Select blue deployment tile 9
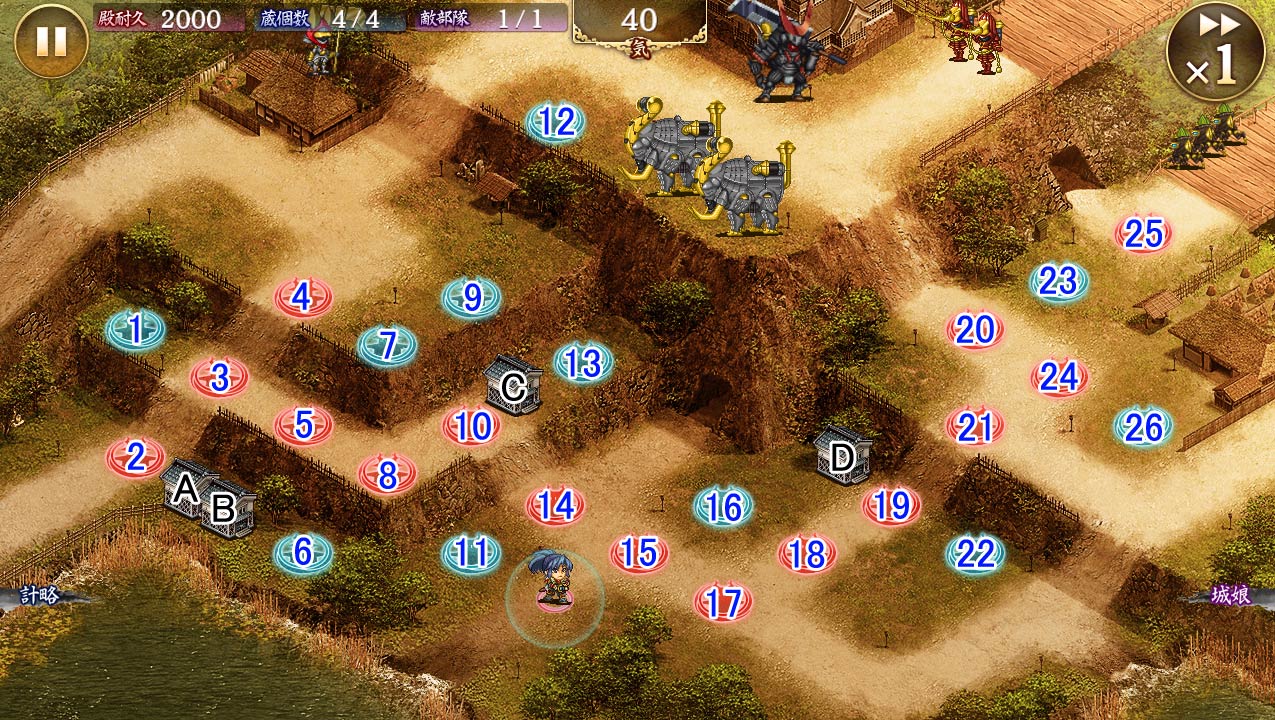 coord(472,297)
